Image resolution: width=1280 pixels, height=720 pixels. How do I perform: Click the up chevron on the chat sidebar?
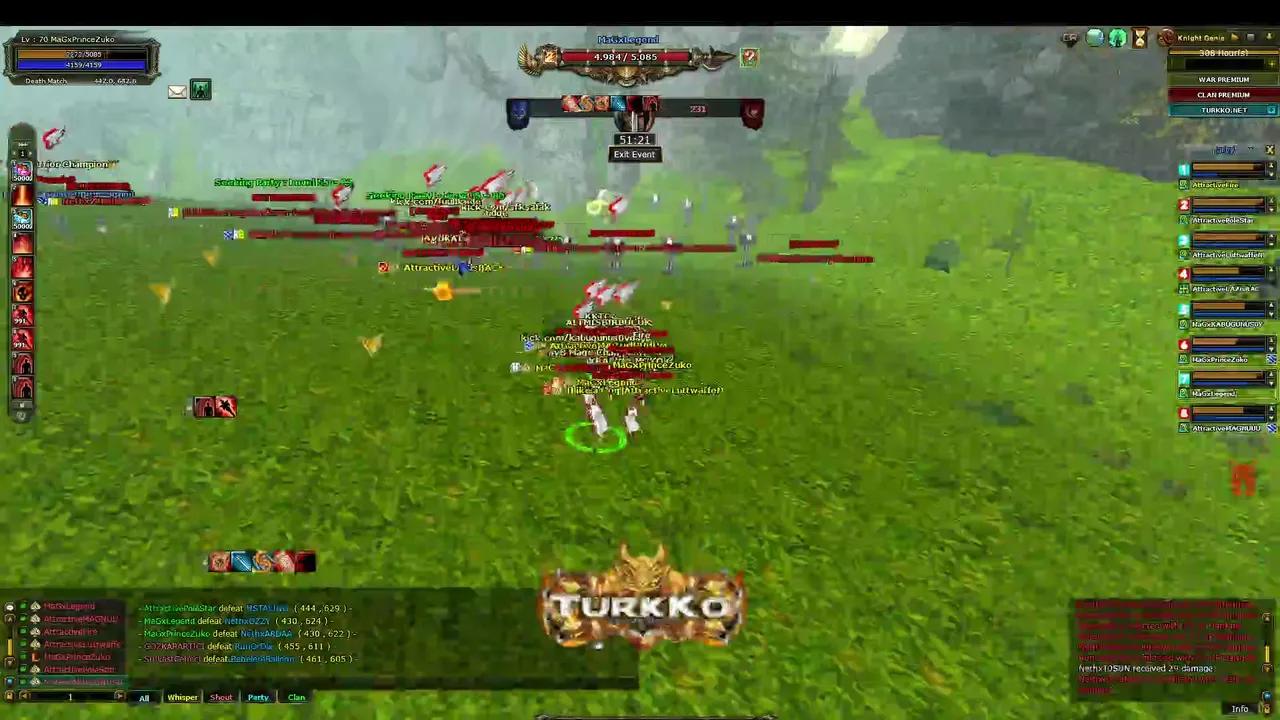click(x=10, y=619)
